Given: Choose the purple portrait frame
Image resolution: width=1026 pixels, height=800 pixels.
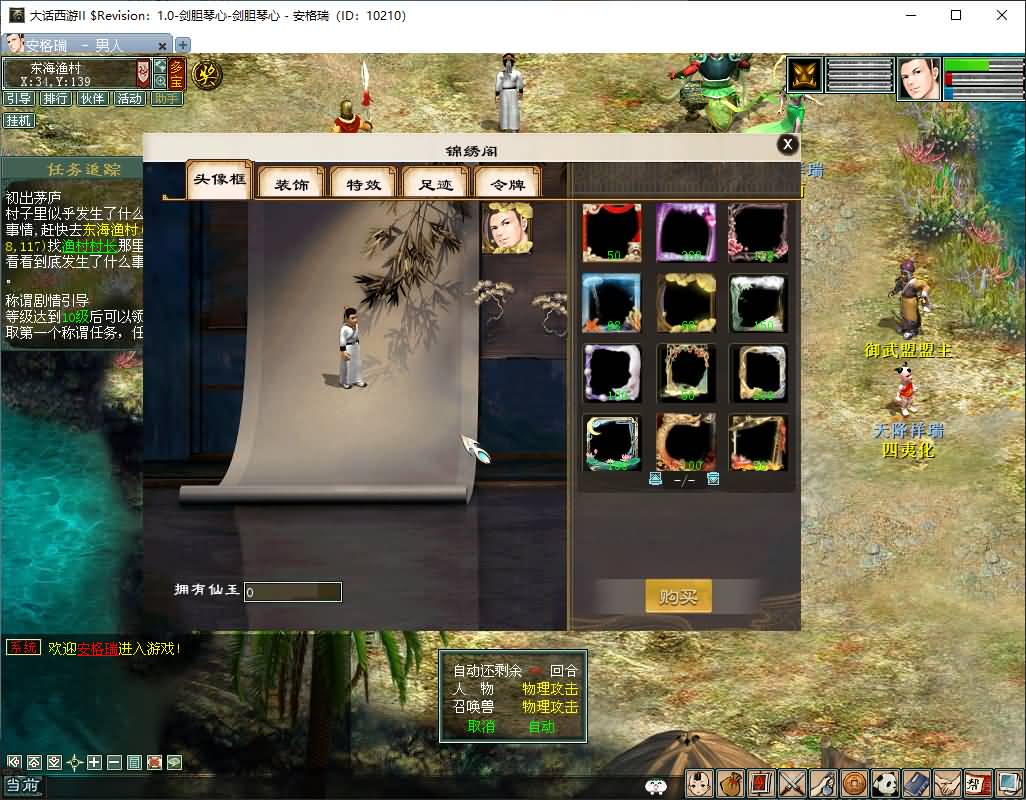Looking at the screenshot, I should point(686,233).
